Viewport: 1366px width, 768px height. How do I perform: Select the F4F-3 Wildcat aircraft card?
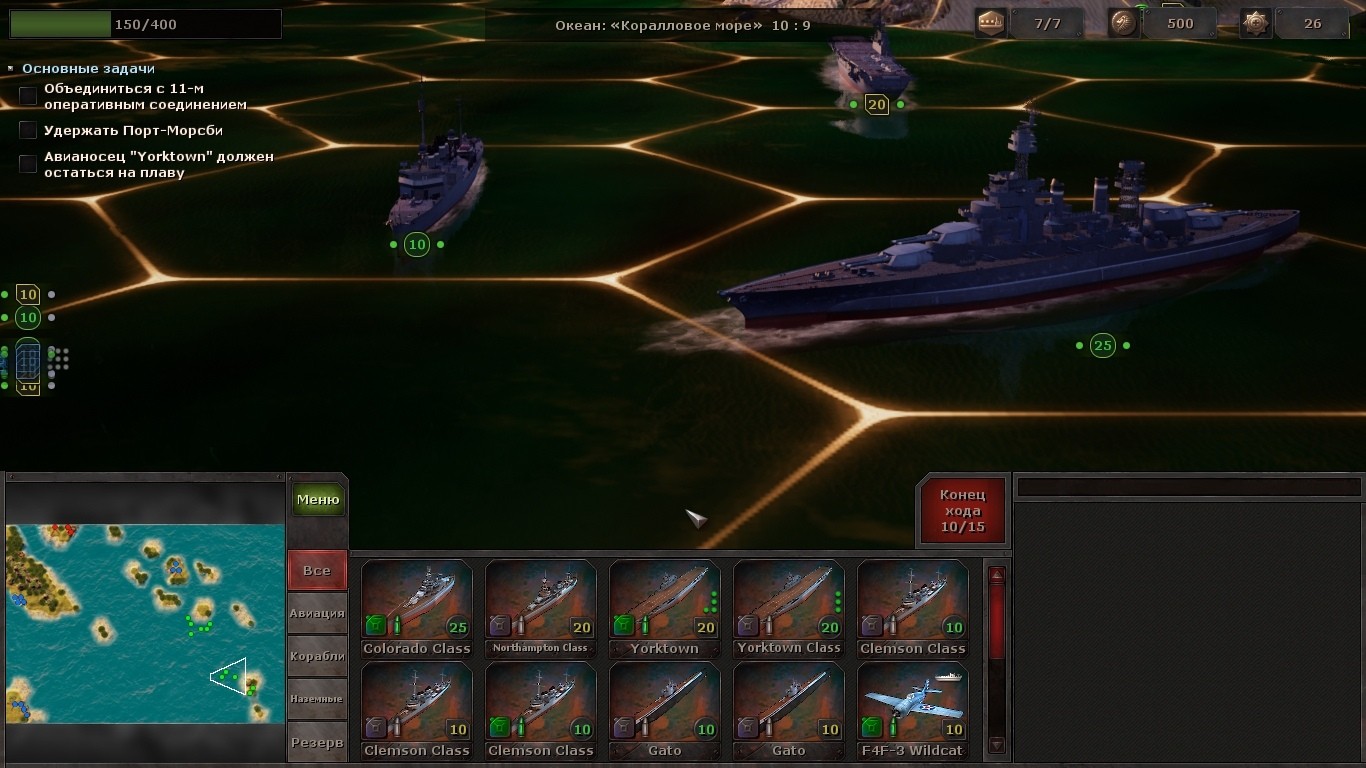[x=913, y=710]
